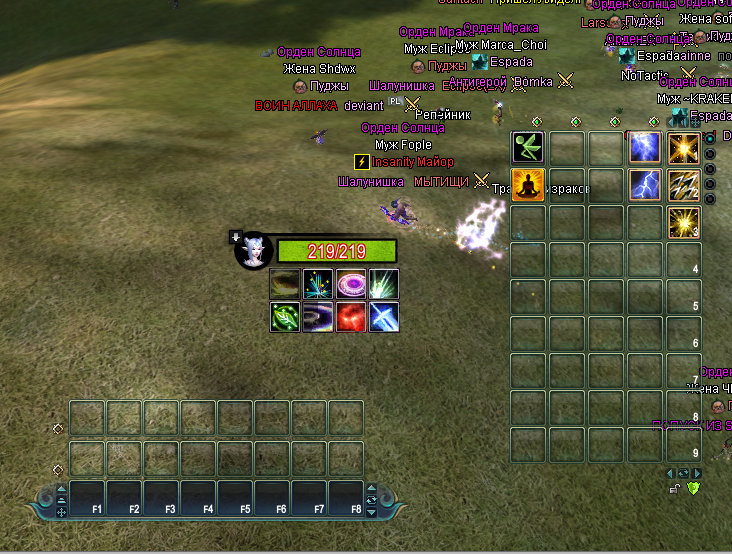Cast the red glowing pet skill
This screenshot has width=732, height=554.
click(x=350, y=317)
